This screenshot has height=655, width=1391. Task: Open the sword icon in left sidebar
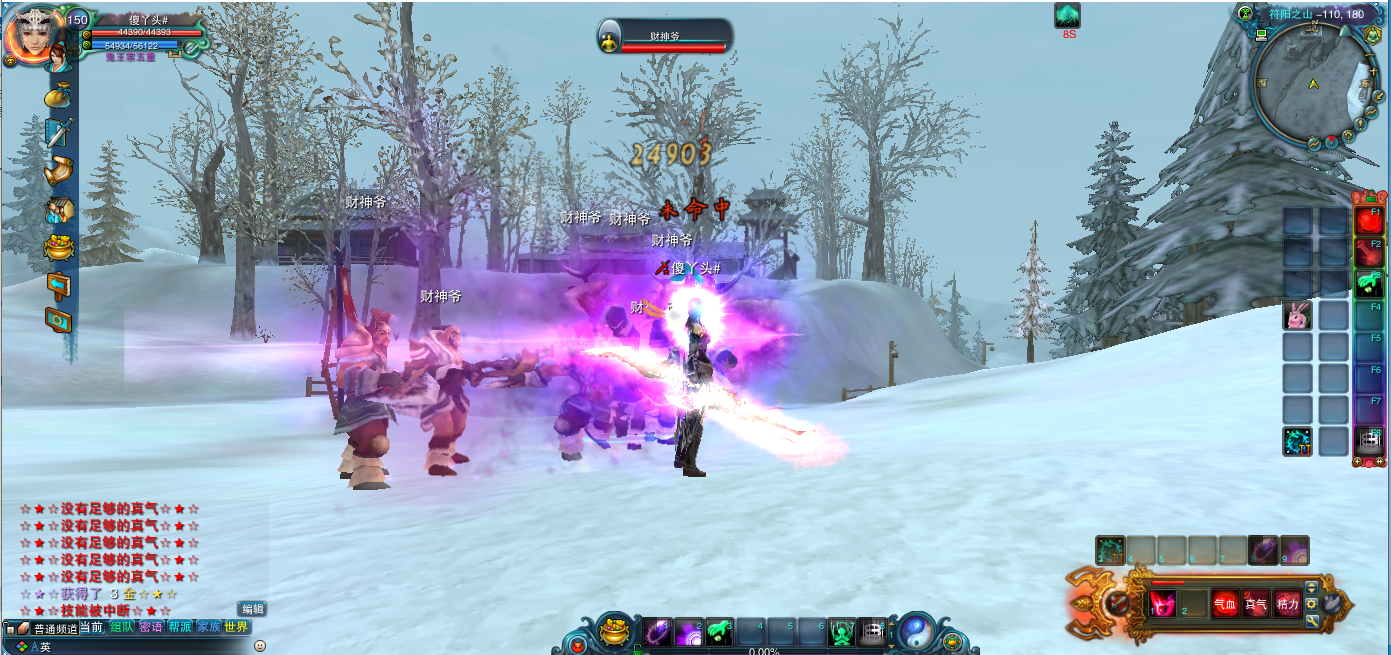coord(59,133)
